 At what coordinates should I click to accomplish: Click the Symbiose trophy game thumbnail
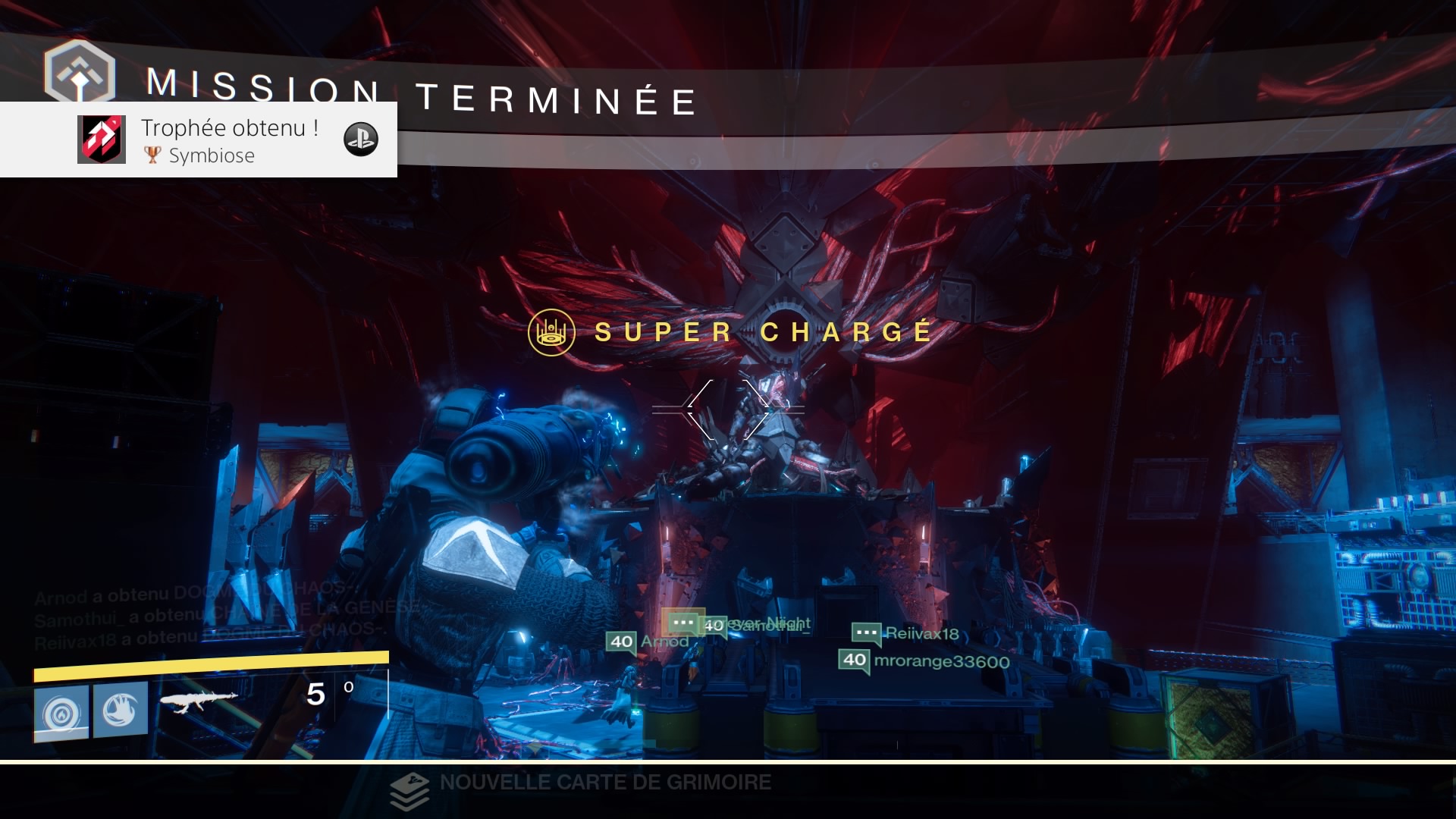click(x=102, y=140)
